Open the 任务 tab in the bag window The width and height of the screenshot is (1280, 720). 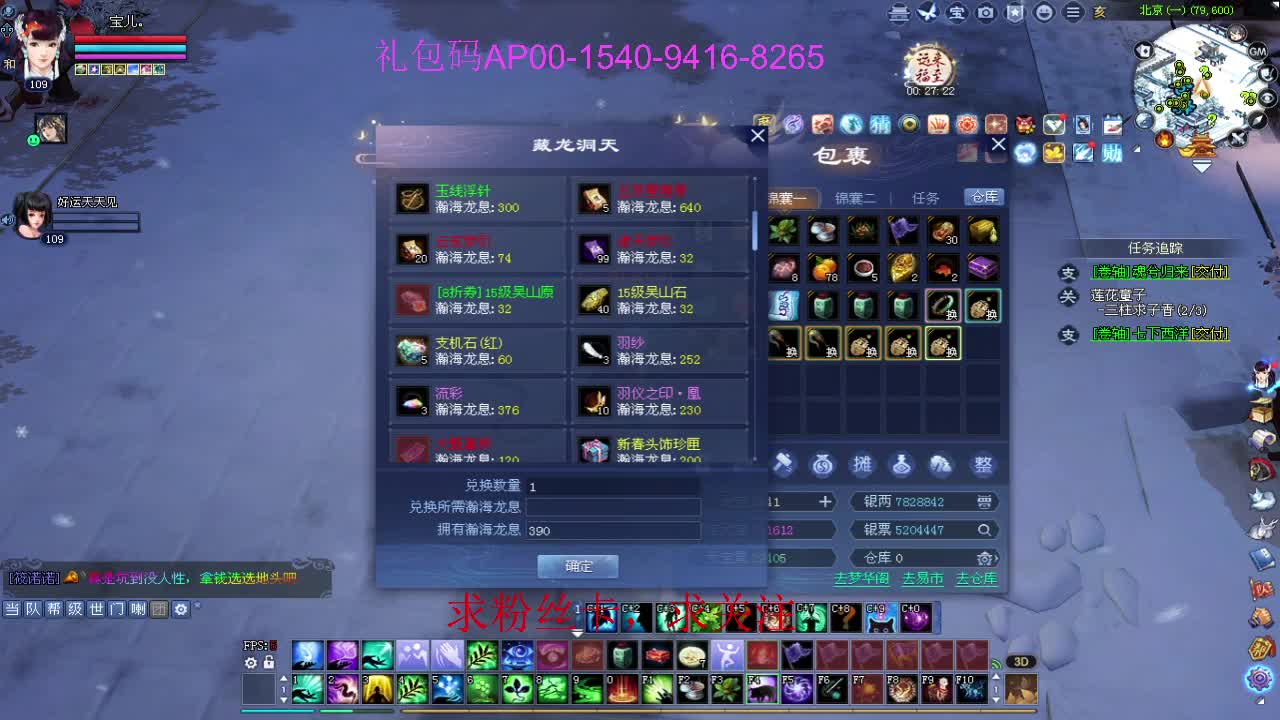pos(924,197)
